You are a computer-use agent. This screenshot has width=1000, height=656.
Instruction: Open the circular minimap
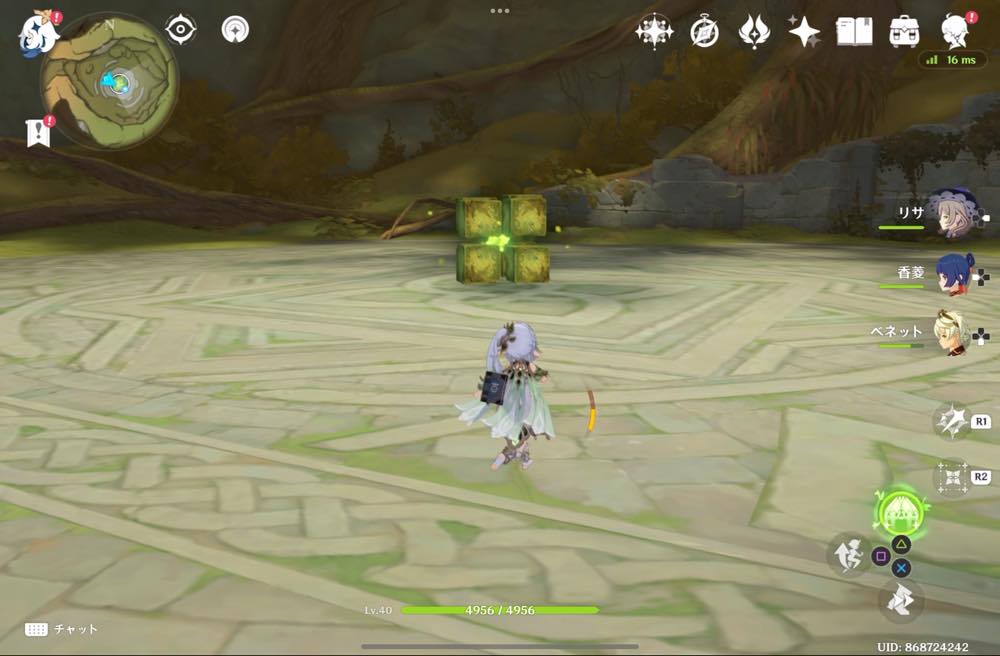(x=109, y=80)
